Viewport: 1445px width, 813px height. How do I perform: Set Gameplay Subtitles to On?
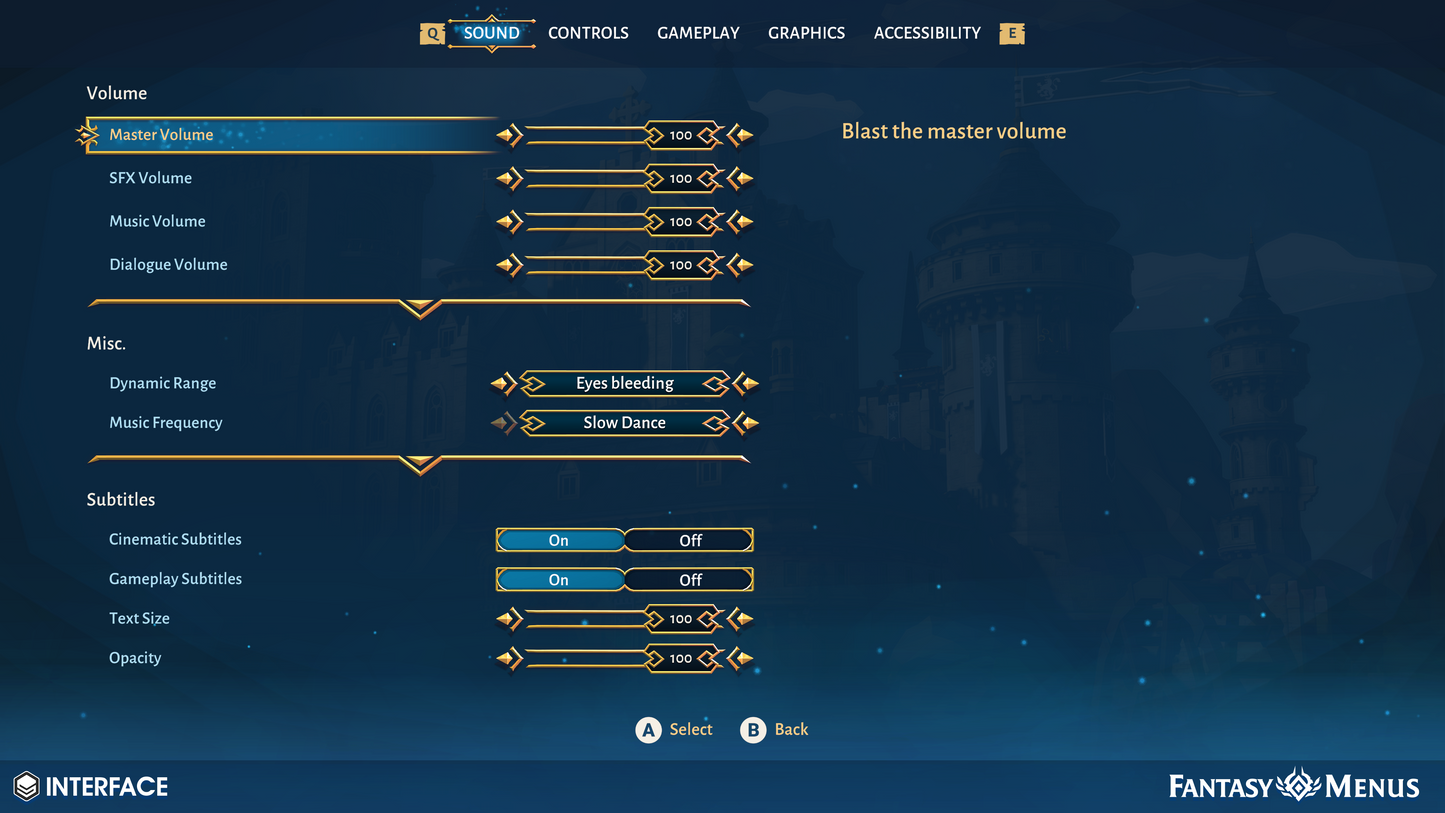coord(559,580)
